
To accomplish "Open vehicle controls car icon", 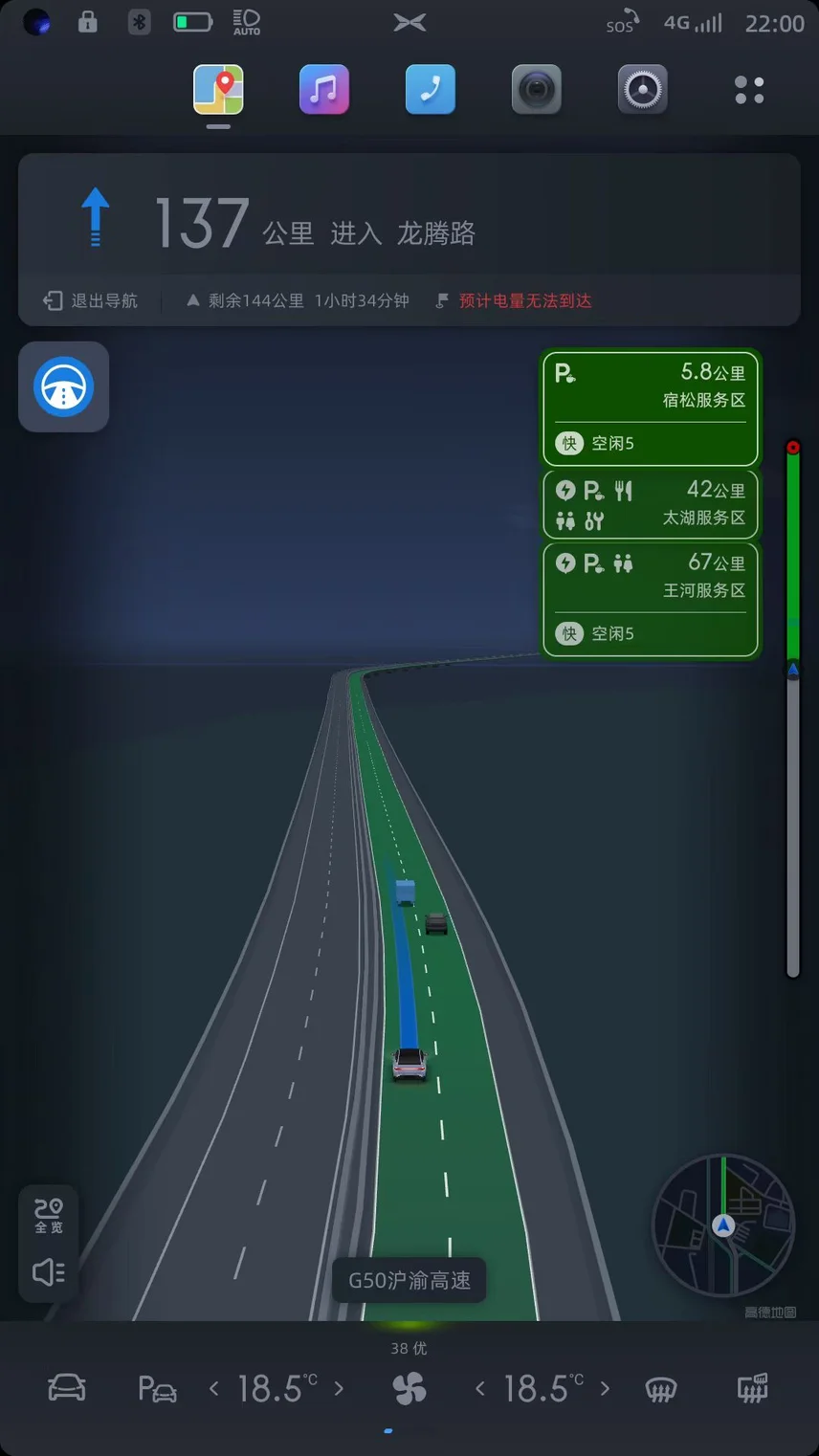I will (67, 1388).
